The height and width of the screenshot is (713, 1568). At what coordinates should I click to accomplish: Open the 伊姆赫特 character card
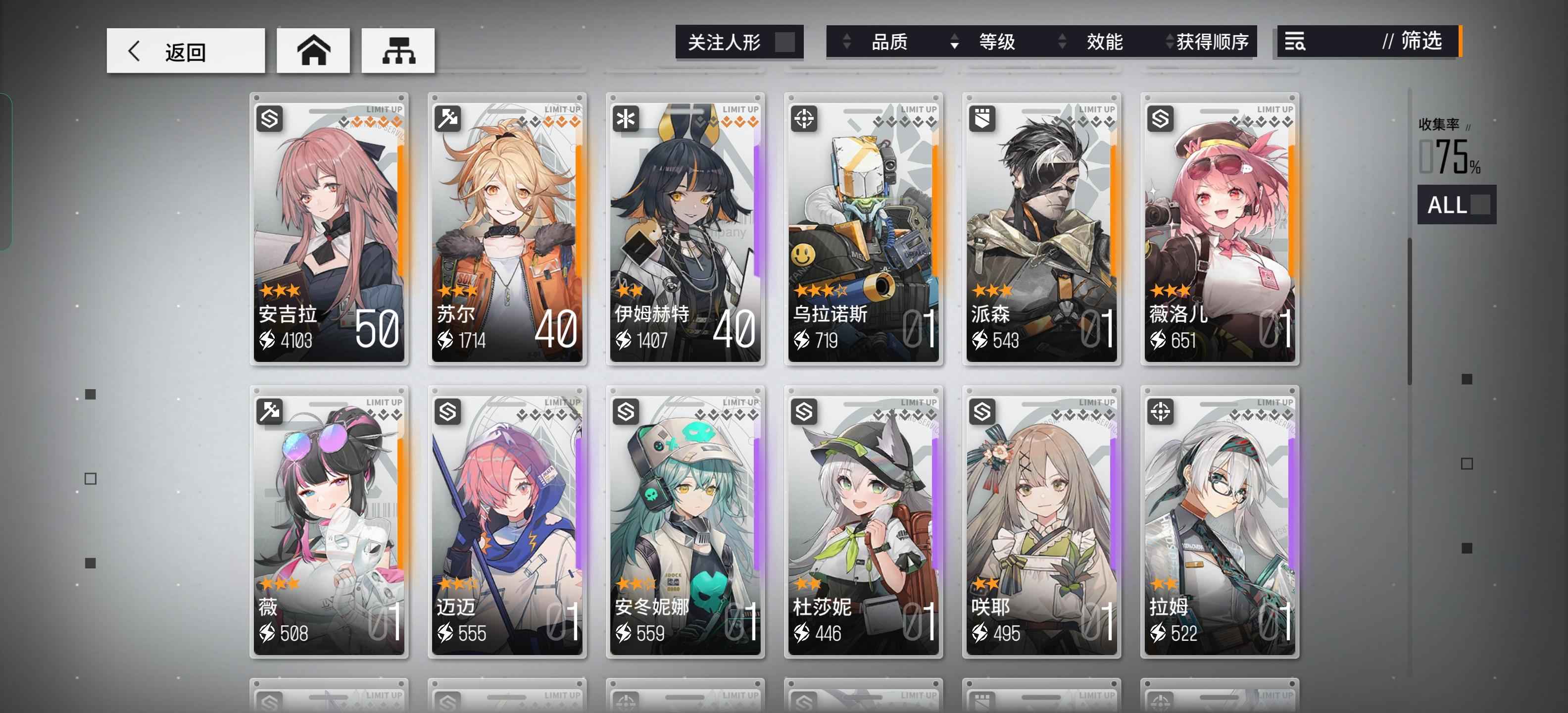click(686, 229)
